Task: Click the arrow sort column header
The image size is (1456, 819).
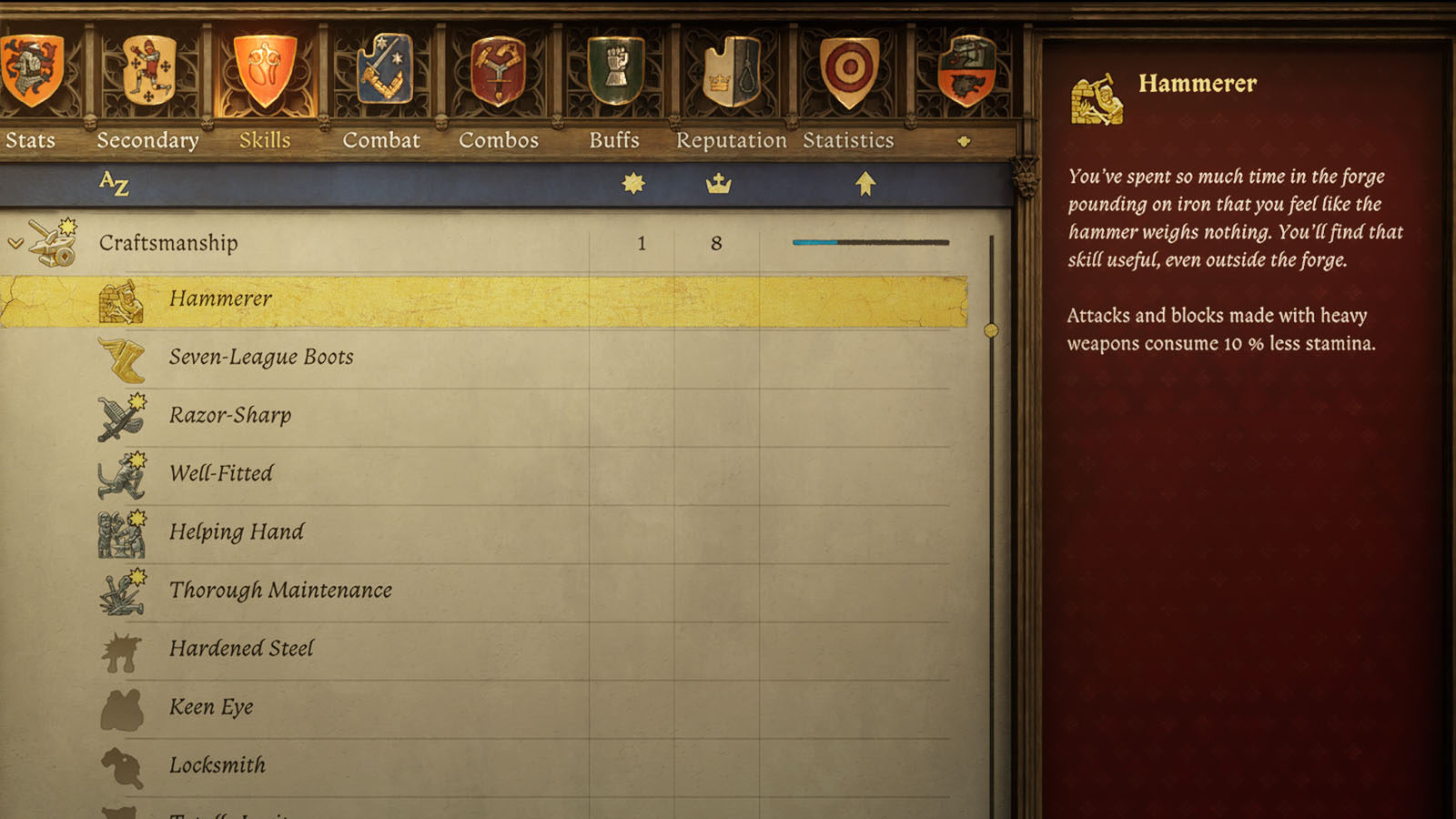Action: tap(864, 182)
